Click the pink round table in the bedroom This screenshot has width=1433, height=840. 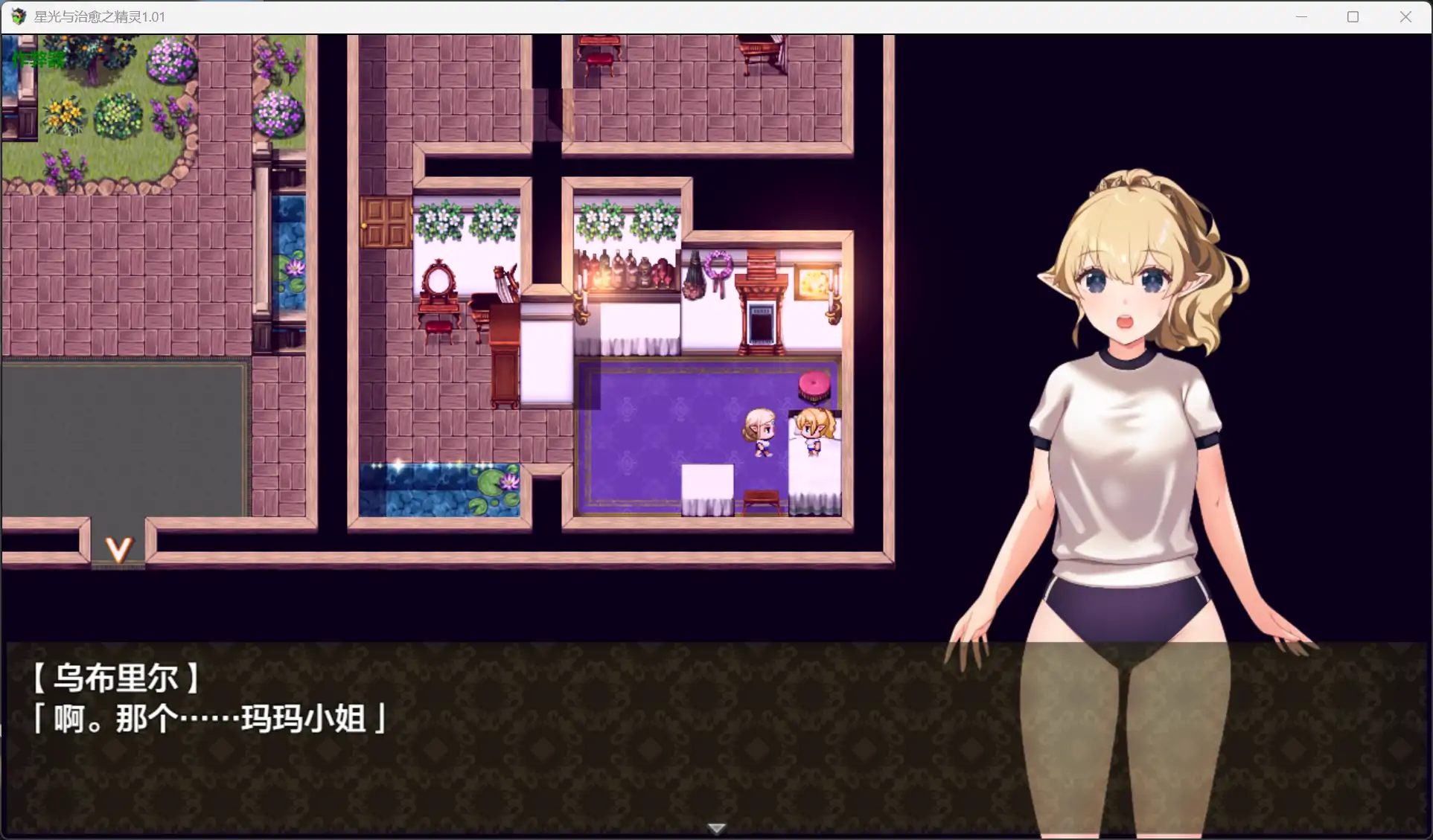(x=813, y=384)
